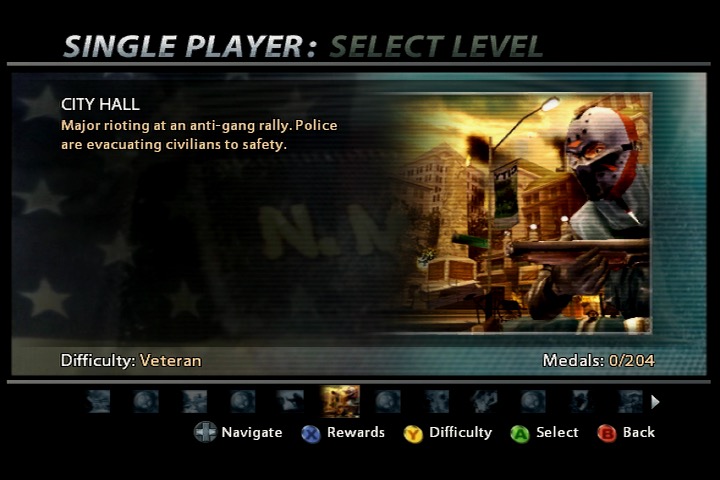Select the level thumbnail just before City Hall

pyautogui.click(x=291, y=402)
